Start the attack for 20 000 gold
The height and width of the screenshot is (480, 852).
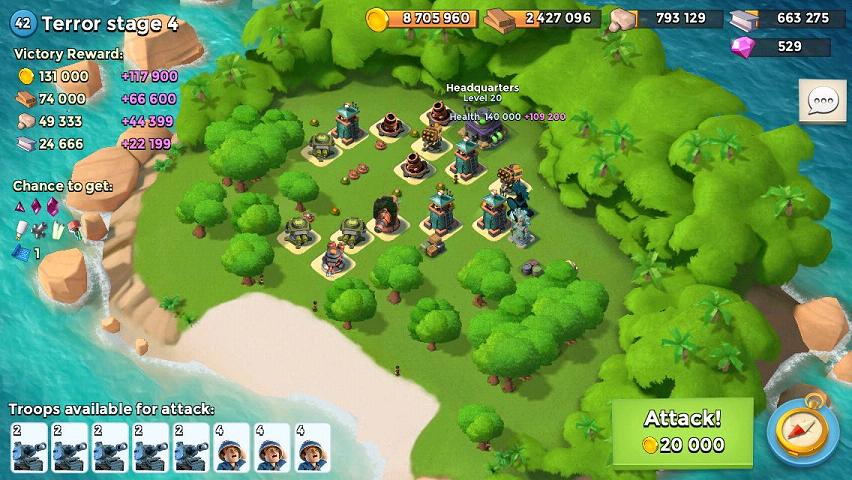coord(682,432)
